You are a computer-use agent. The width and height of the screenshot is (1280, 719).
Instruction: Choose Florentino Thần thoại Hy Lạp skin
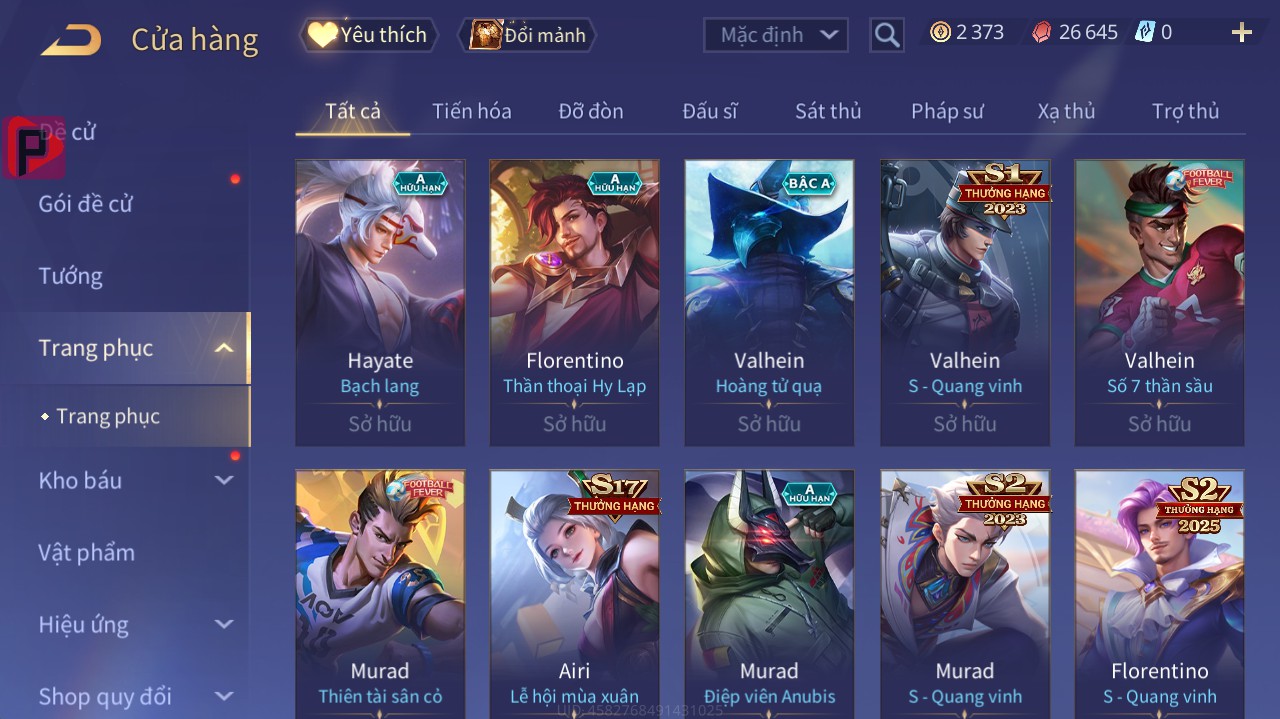tap(574, 302)
